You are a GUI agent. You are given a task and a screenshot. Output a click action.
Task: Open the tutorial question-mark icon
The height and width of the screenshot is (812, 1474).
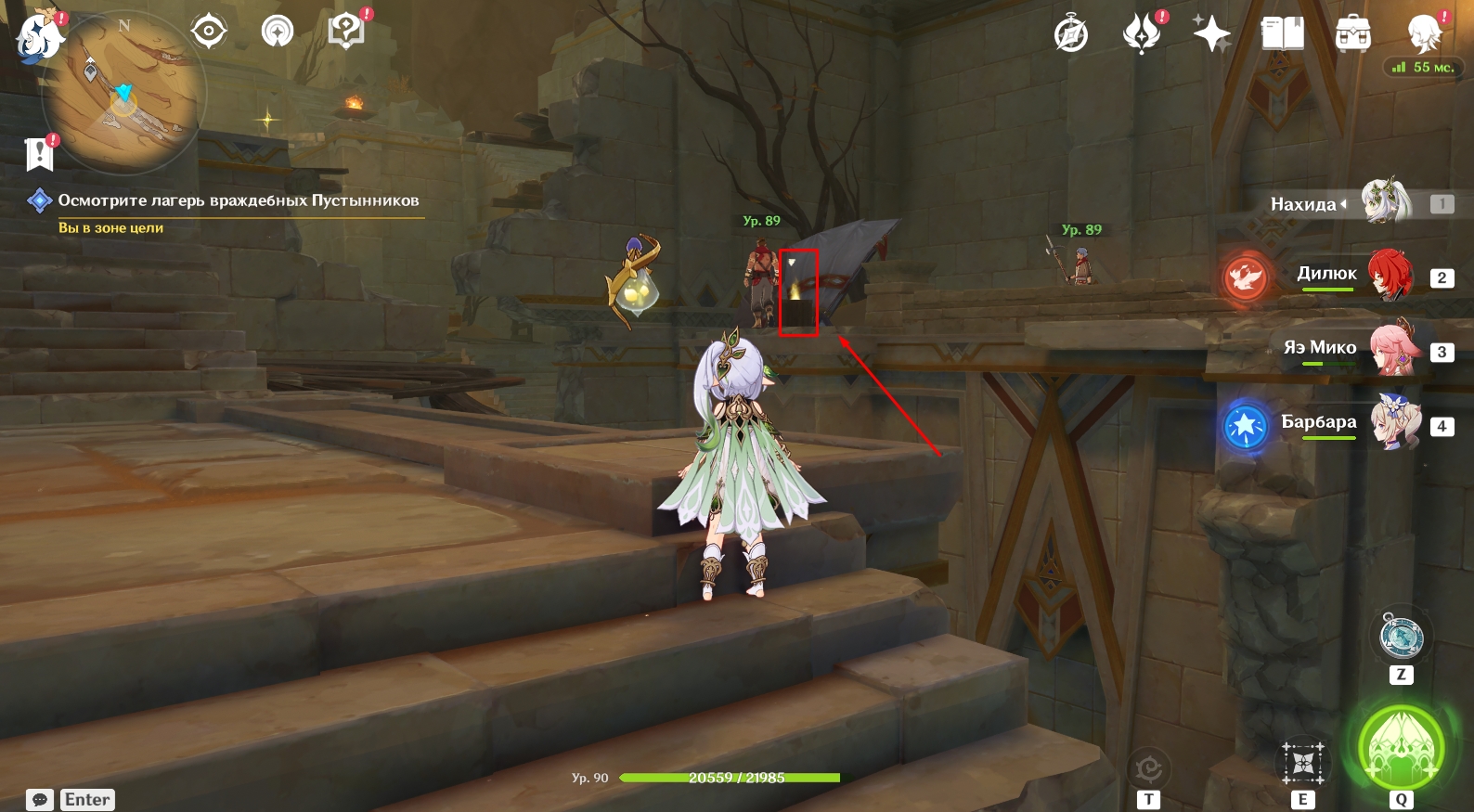[345, 32]
